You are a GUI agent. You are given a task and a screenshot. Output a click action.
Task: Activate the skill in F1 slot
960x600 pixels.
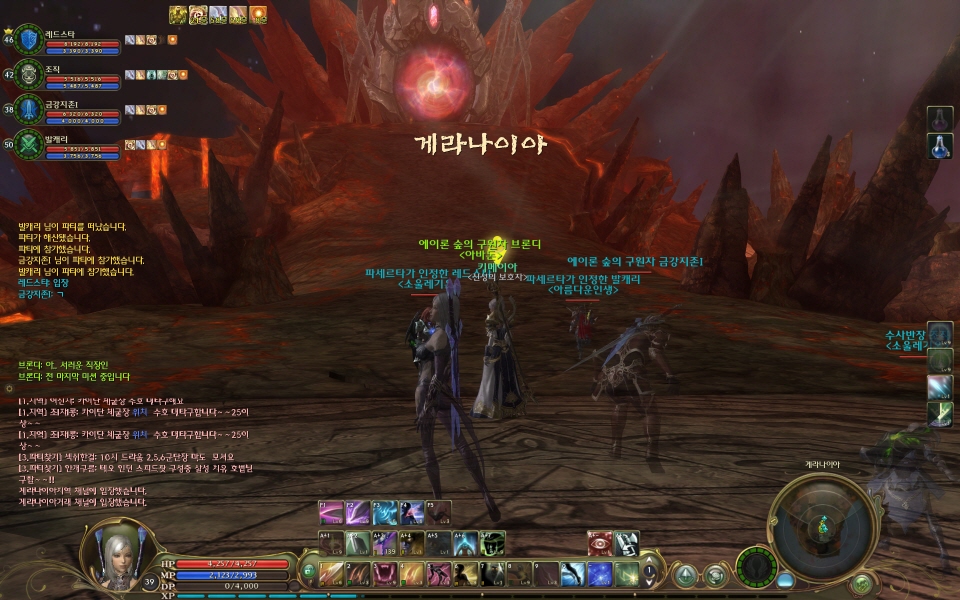click(331, 513)
